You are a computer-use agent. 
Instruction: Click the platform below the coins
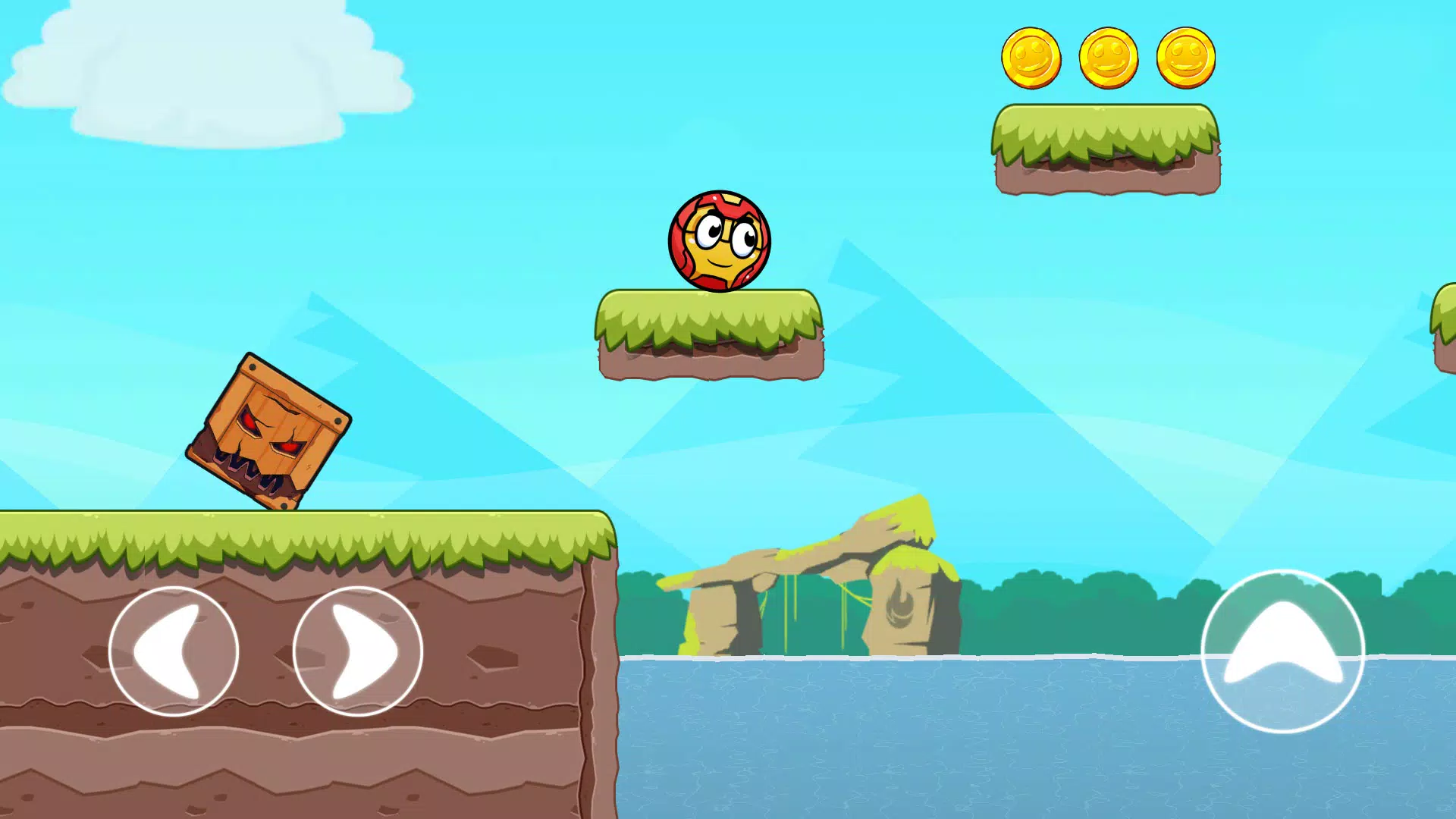[x=1106, y=152]
